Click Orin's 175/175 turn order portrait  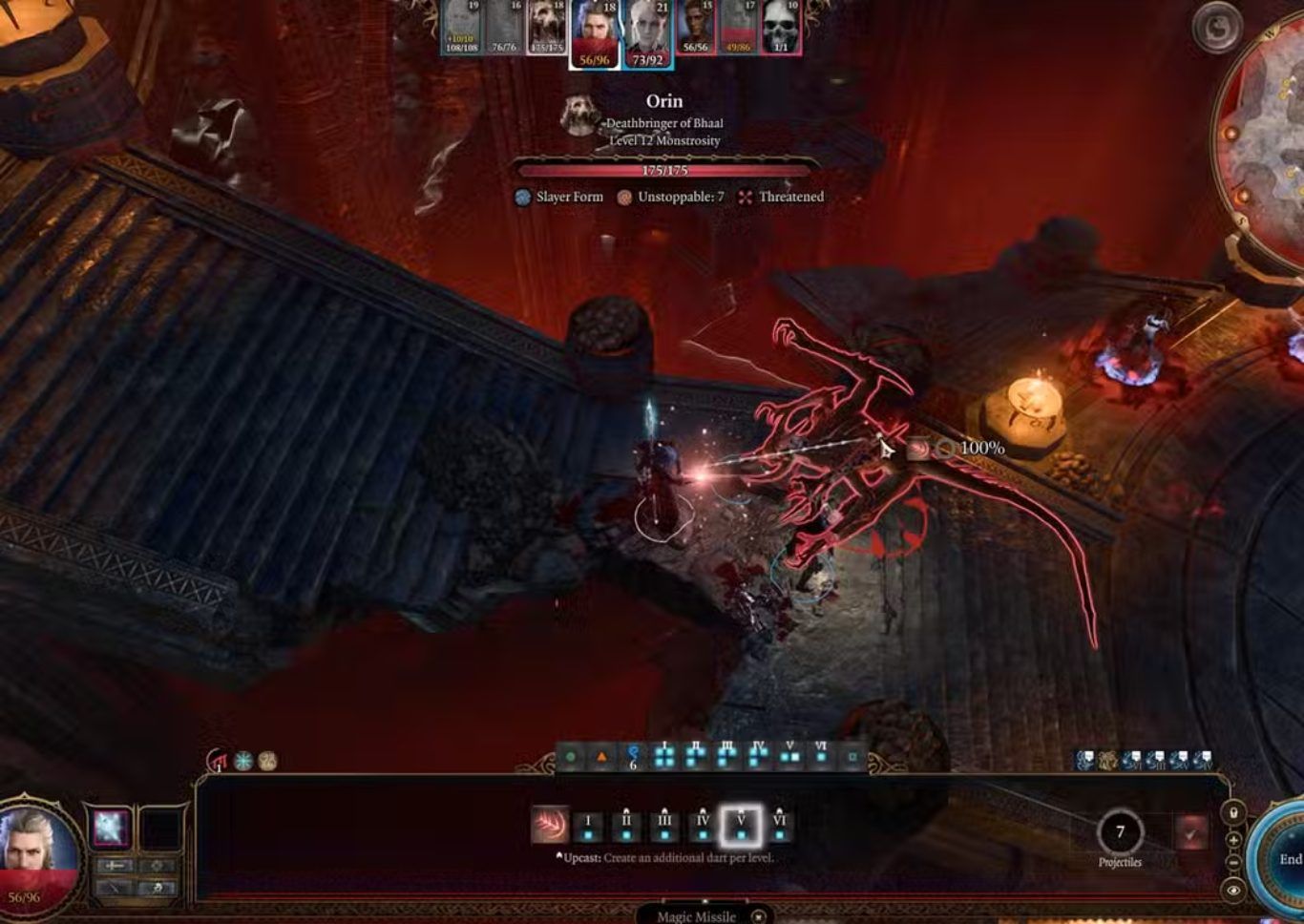pyautogui.click(x=546, y=29)
